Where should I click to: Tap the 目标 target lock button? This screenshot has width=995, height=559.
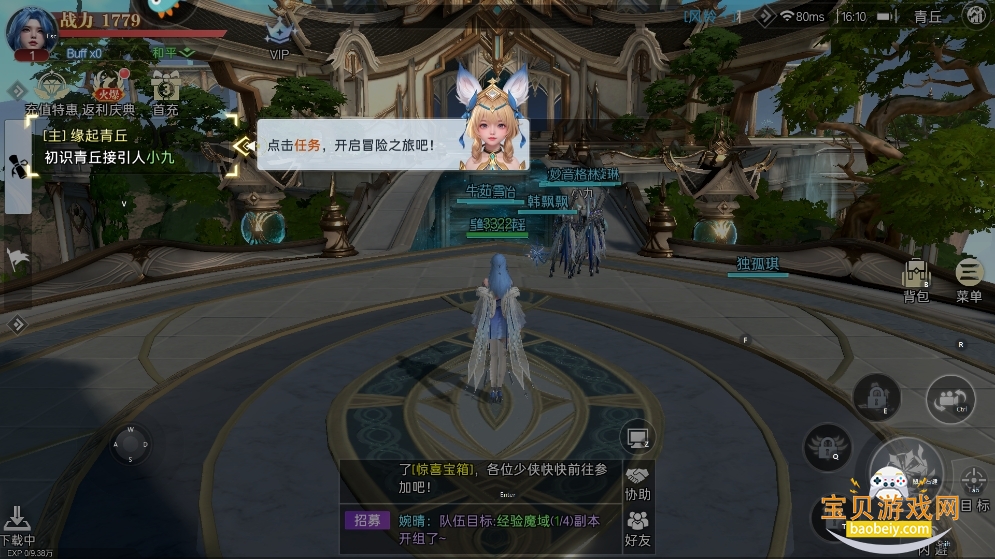(x=973, y=485)
